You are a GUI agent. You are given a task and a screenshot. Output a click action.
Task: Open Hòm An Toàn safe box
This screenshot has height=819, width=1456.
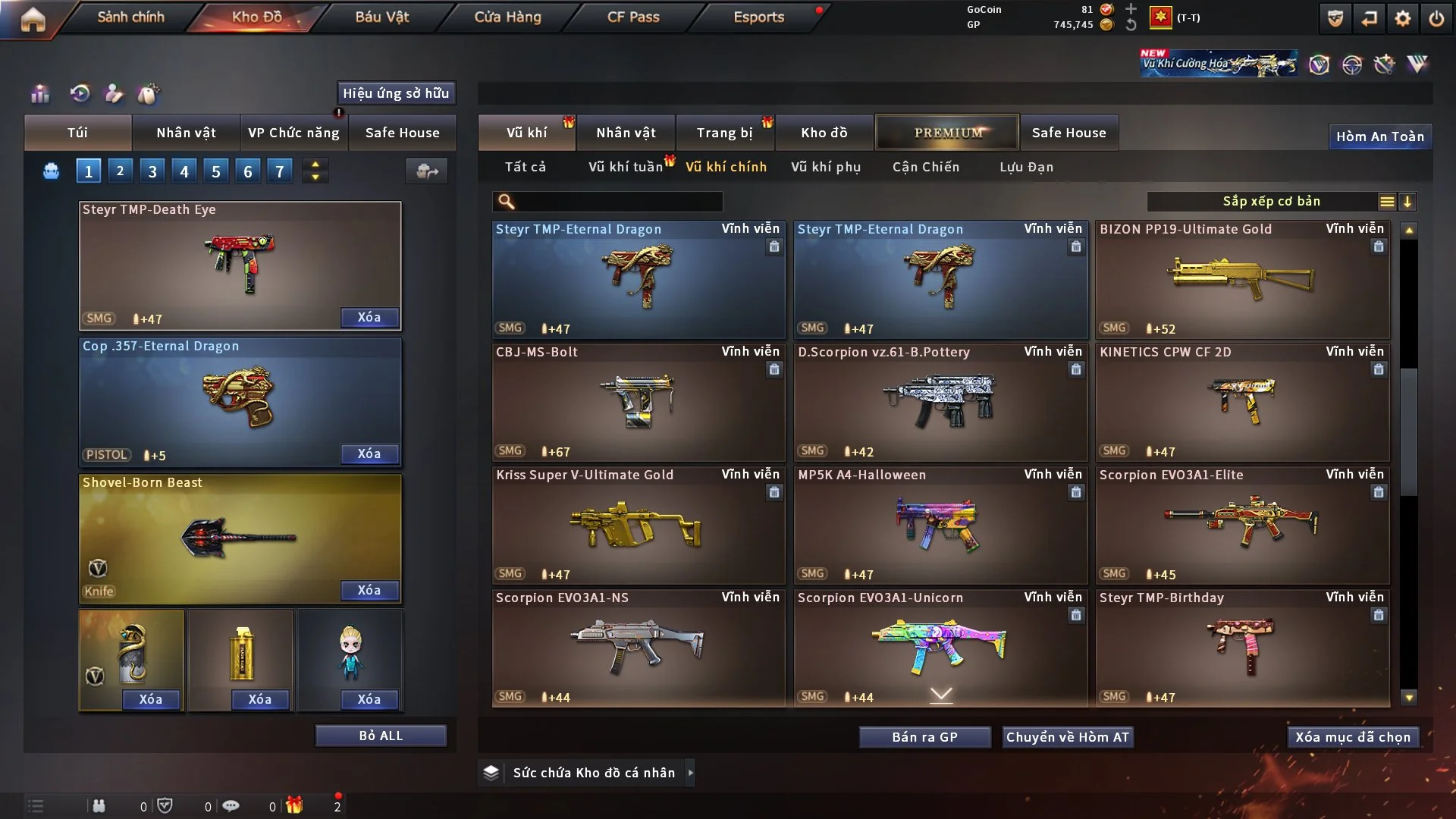pyautogui.click(x=1379, y=136)
